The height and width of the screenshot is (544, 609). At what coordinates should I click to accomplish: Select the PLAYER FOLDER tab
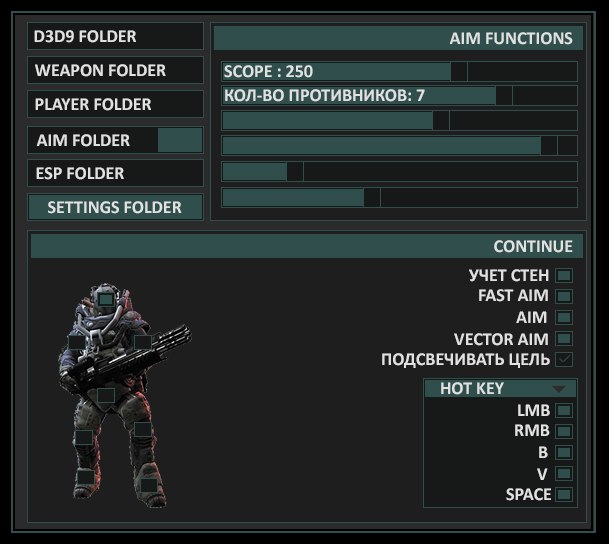[115, 104]
